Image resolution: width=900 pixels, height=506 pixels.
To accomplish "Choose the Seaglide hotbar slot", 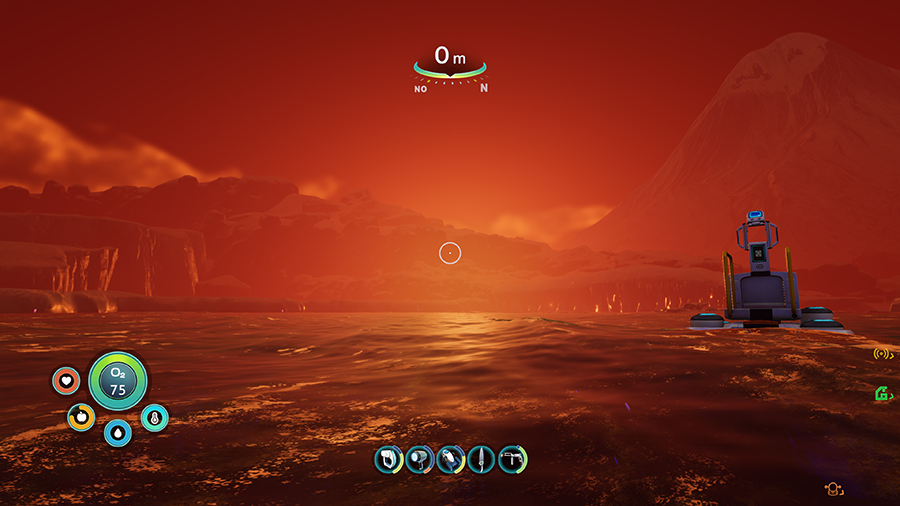I will (450, 459).
